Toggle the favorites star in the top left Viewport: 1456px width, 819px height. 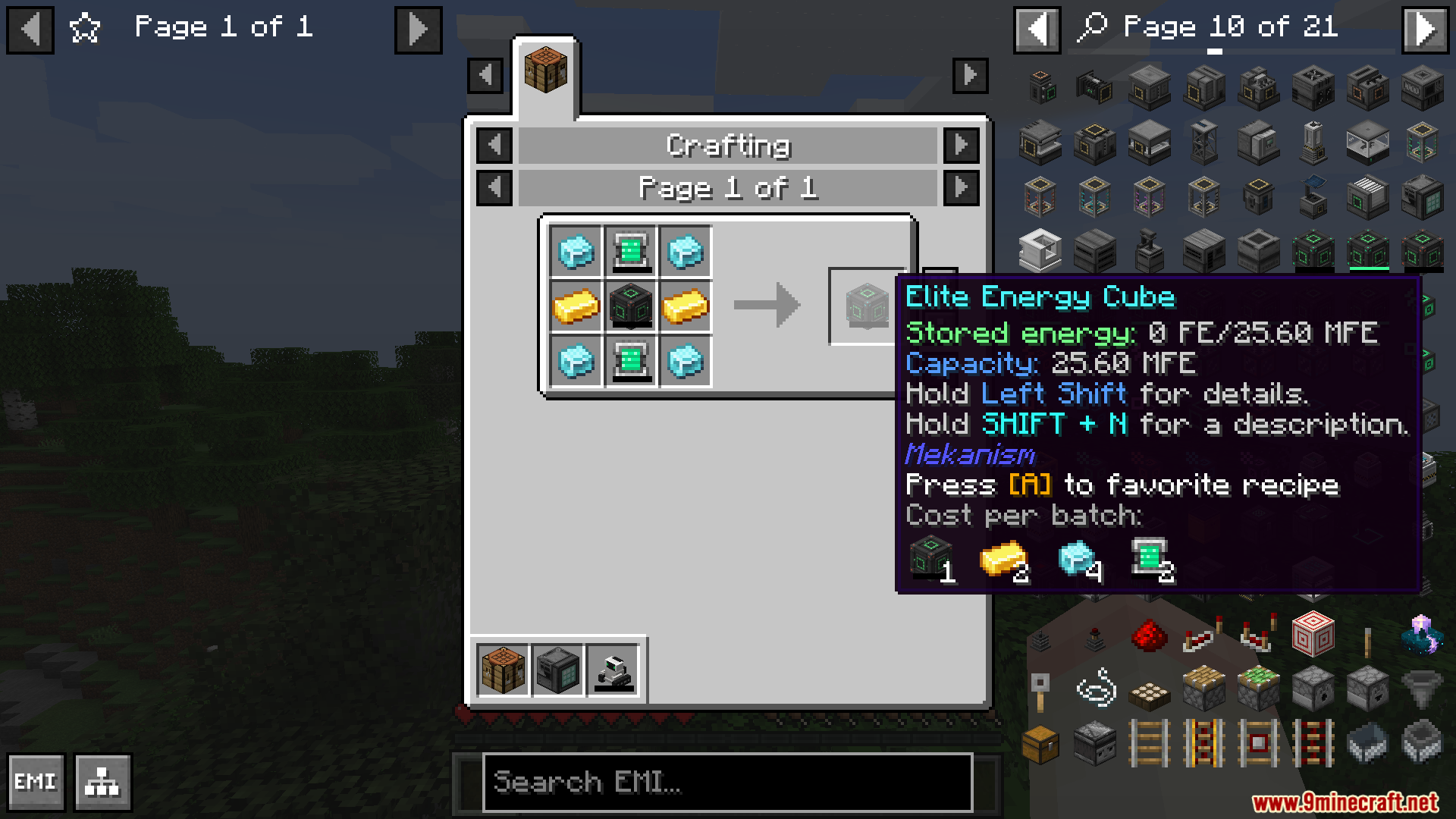(x=85, y=27)
